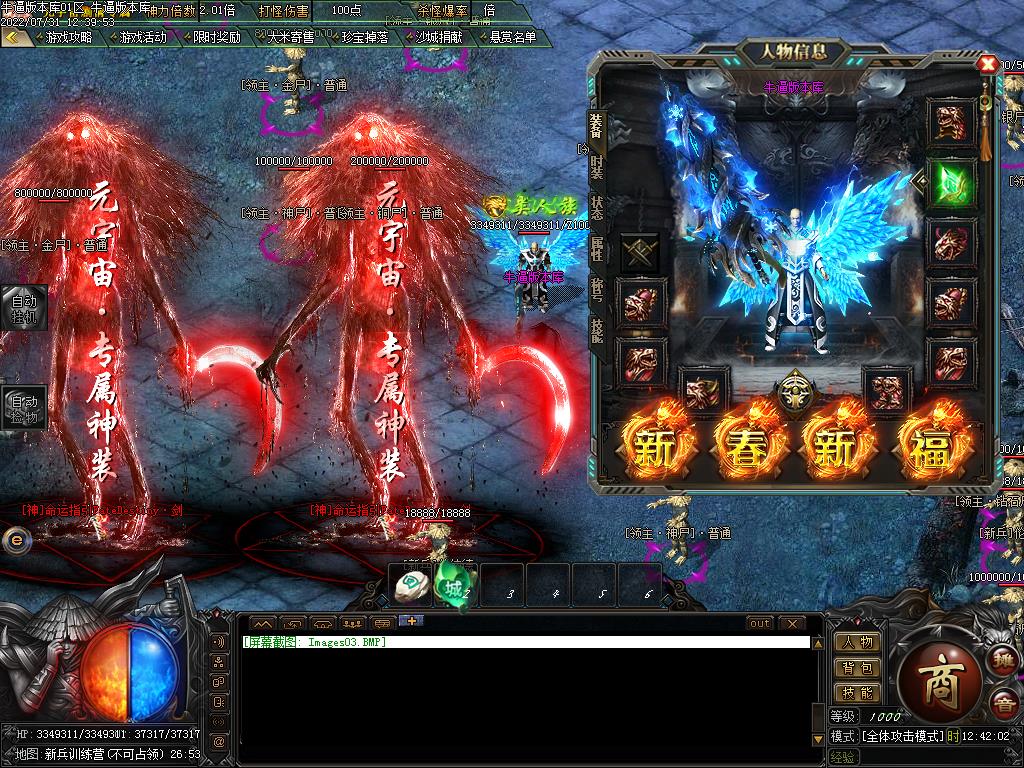The width and height of the screenshot is (1024, 768).
Task: Use the green 城 town-return stone in hotbar
Action: pyautogui.click(x=454, y=588)
